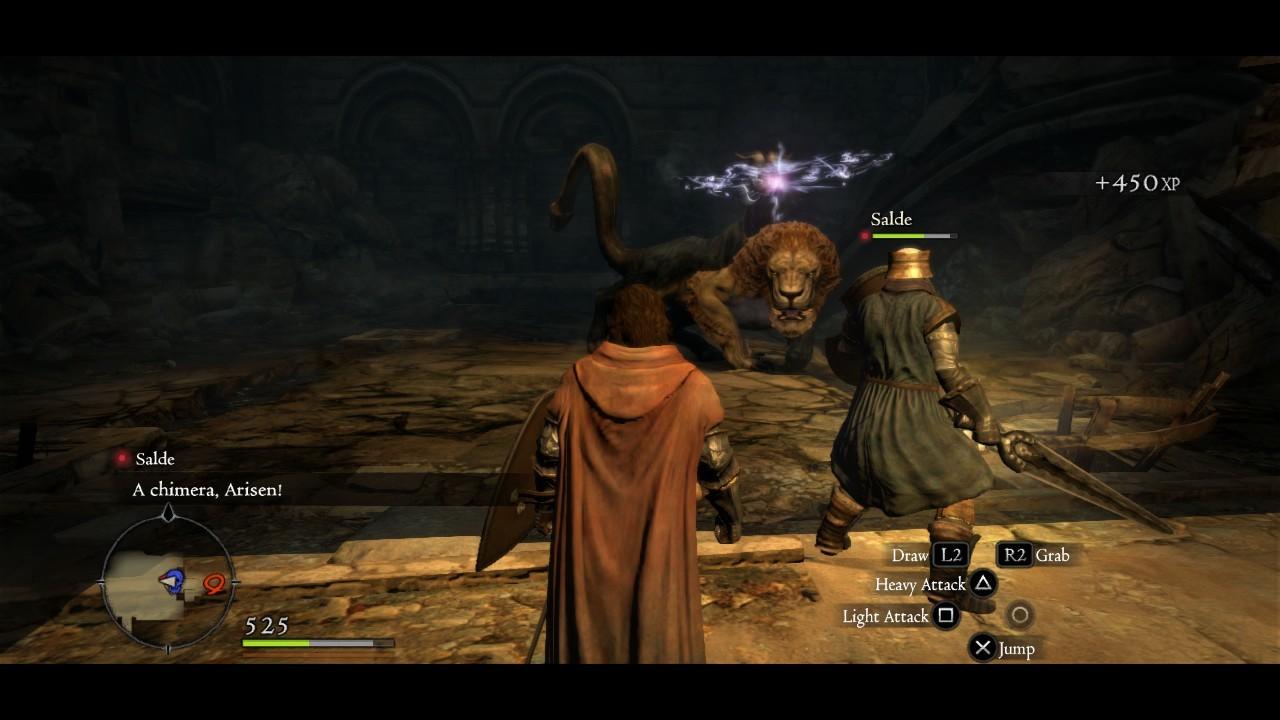Click the dialogue text 'A chimera, Arisen!'
Viewport: 1280px width, 720px height.
click(x=205, y=490)
